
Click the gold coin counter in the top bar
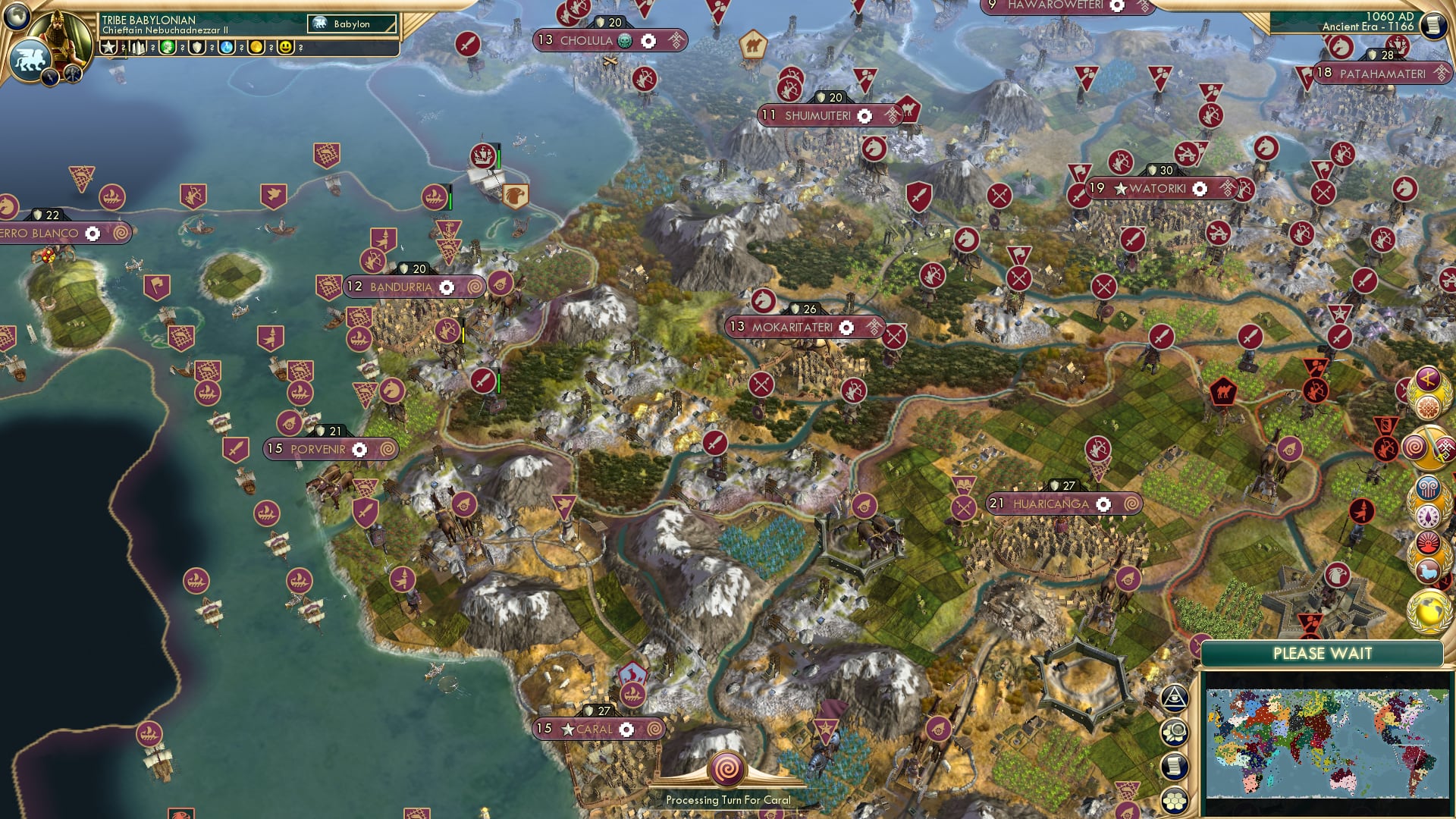[257, 48]
